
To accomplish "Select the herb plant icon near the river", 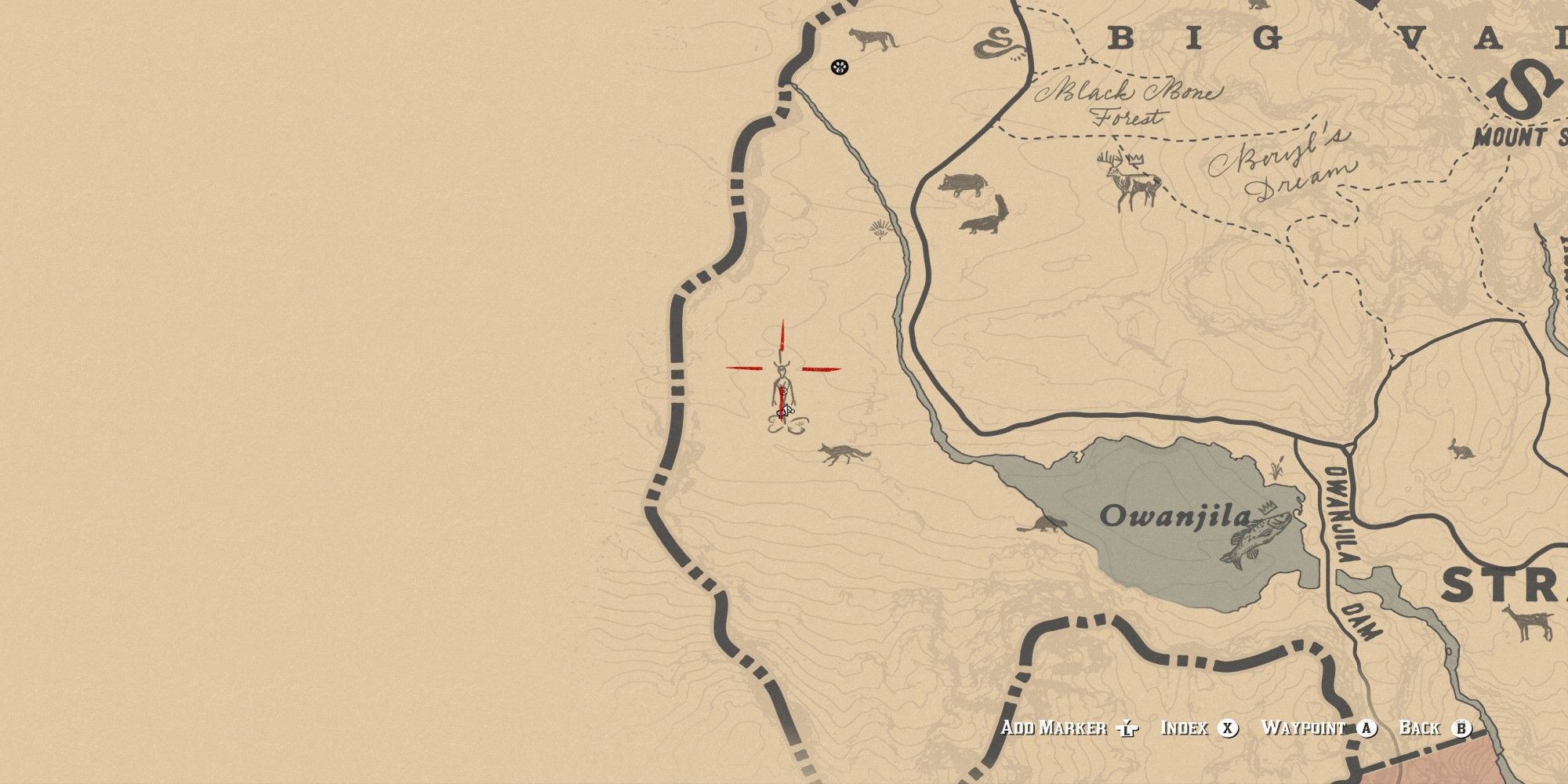I will point(880,228).
